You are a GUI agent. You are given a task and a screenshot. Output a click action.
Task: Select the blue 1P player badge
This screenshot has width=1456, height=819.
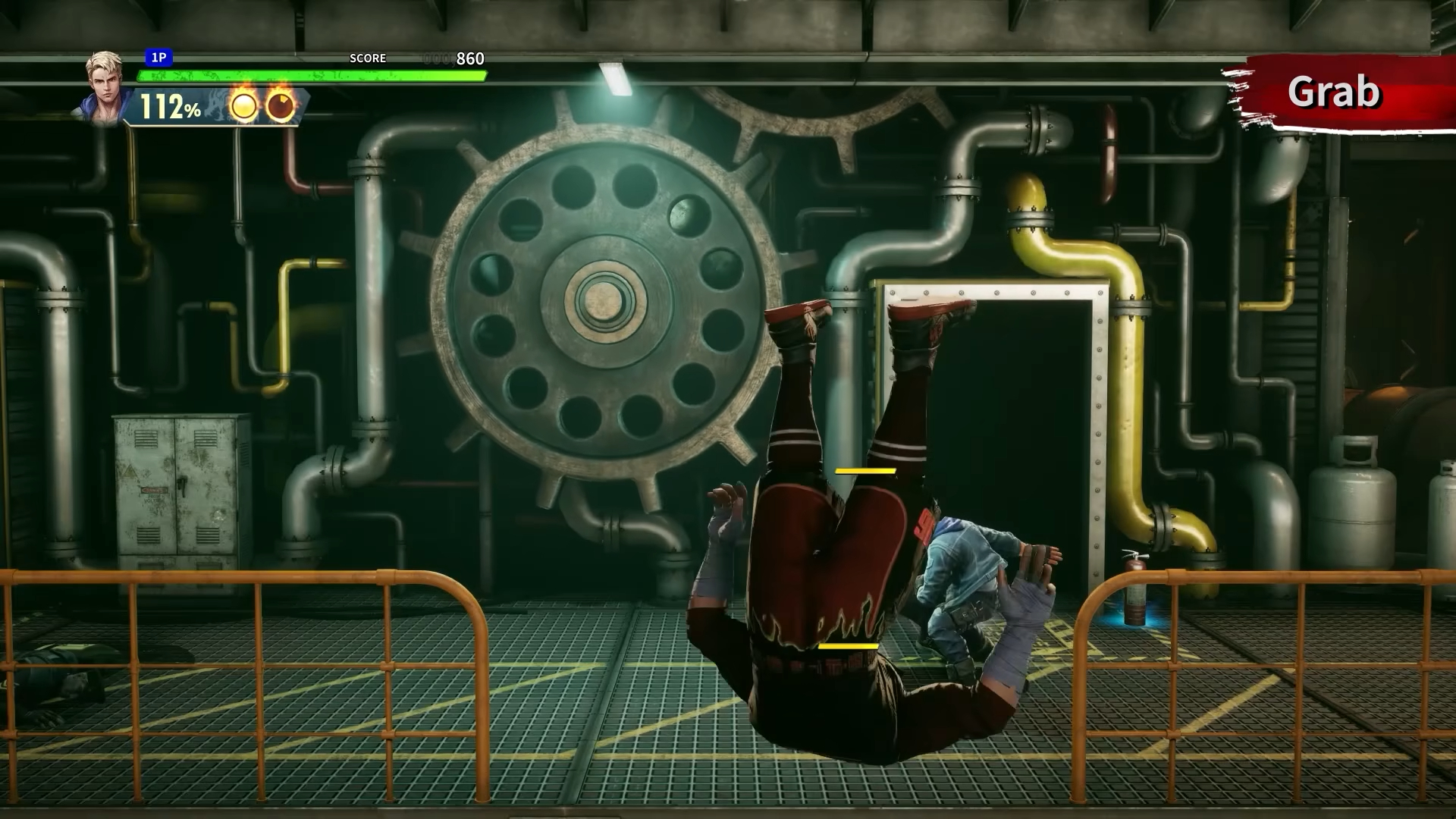[x=158, y=58]
